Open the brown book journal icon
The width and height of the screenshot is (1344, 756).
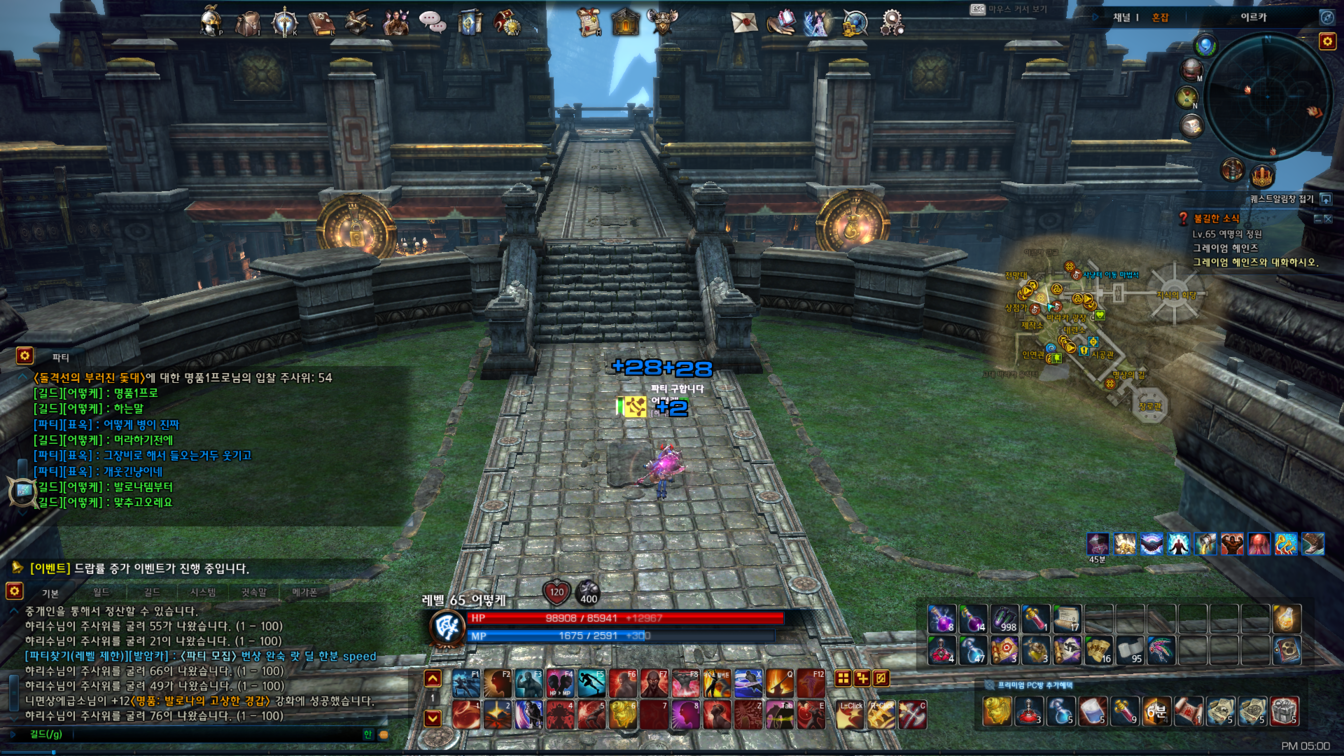(x=321, y=22)
